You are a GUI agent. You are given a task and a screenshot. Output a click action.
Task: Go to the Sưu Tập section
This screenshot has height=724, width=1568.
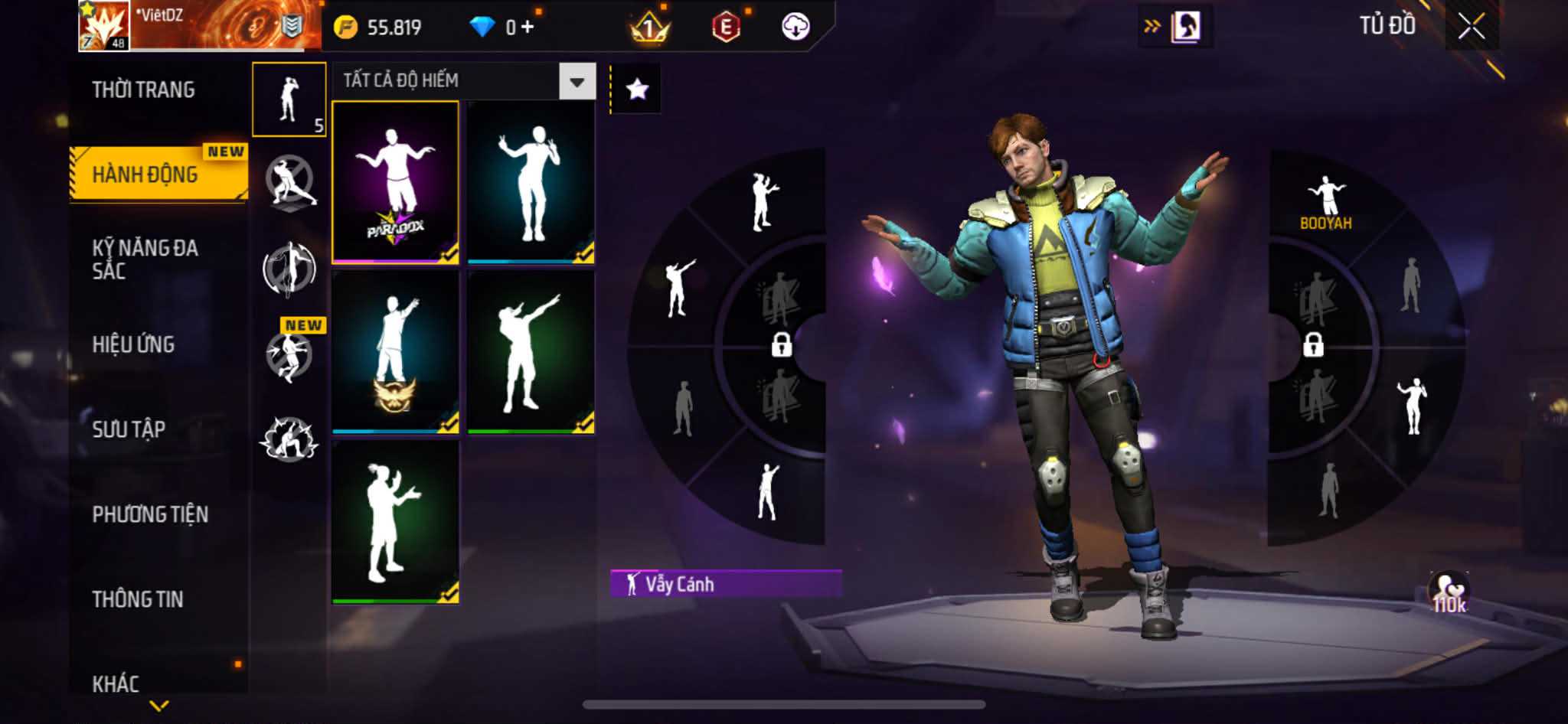click(x=129, y=429)
